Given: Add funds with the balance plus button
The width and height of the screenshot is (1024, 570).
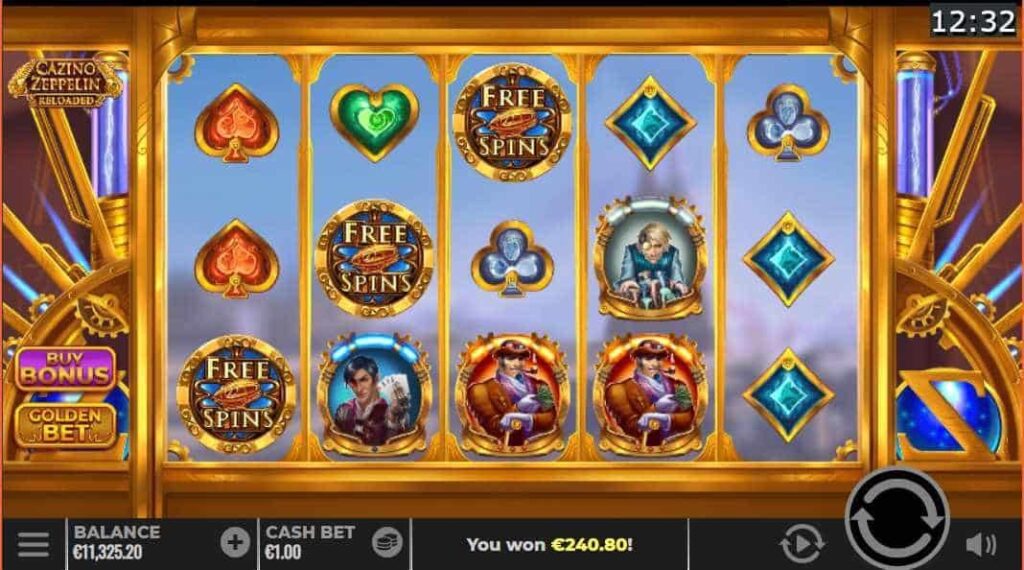Looking at the screenshot, I should pyautogui.click(x=235, y=543).
